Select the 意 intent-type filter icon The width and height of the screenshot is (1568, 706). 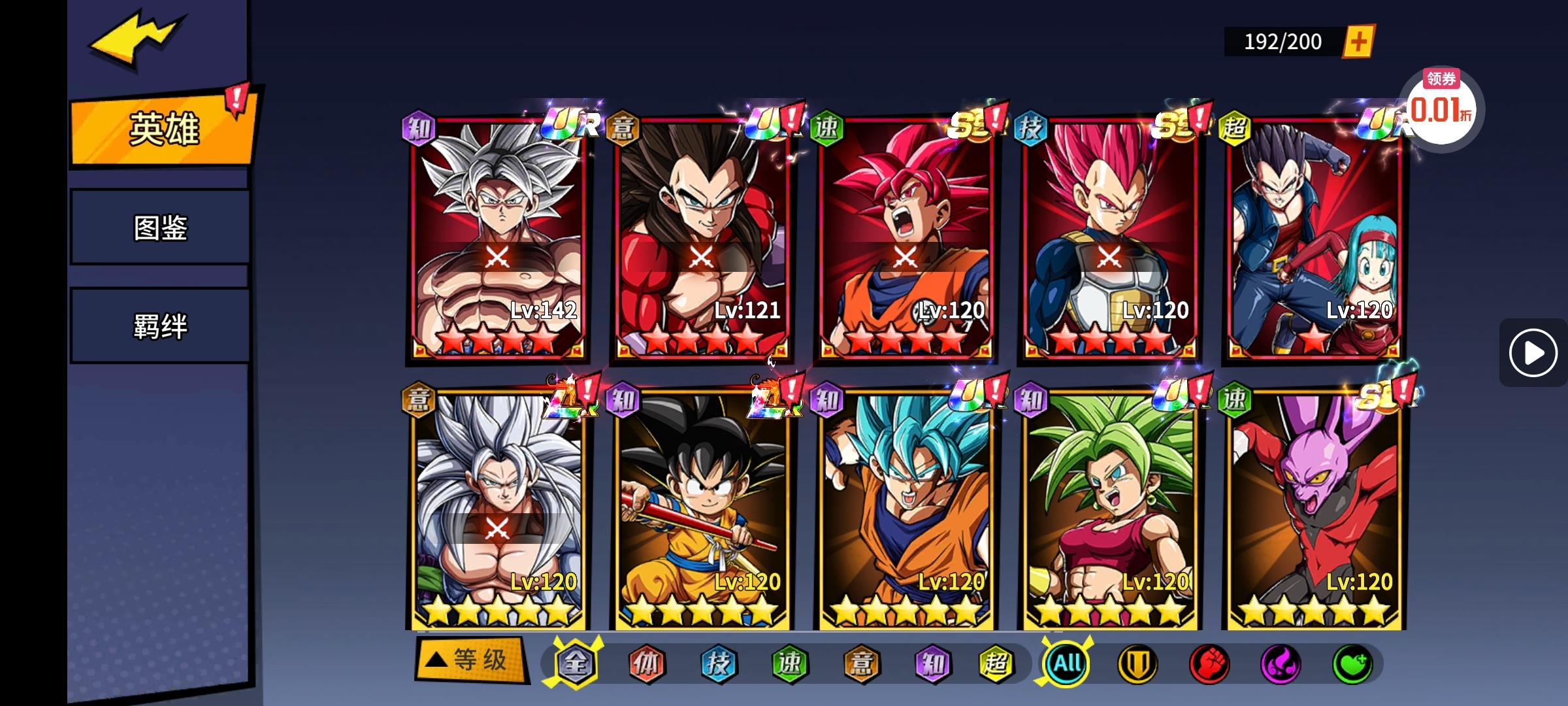[x=860, y=664]
